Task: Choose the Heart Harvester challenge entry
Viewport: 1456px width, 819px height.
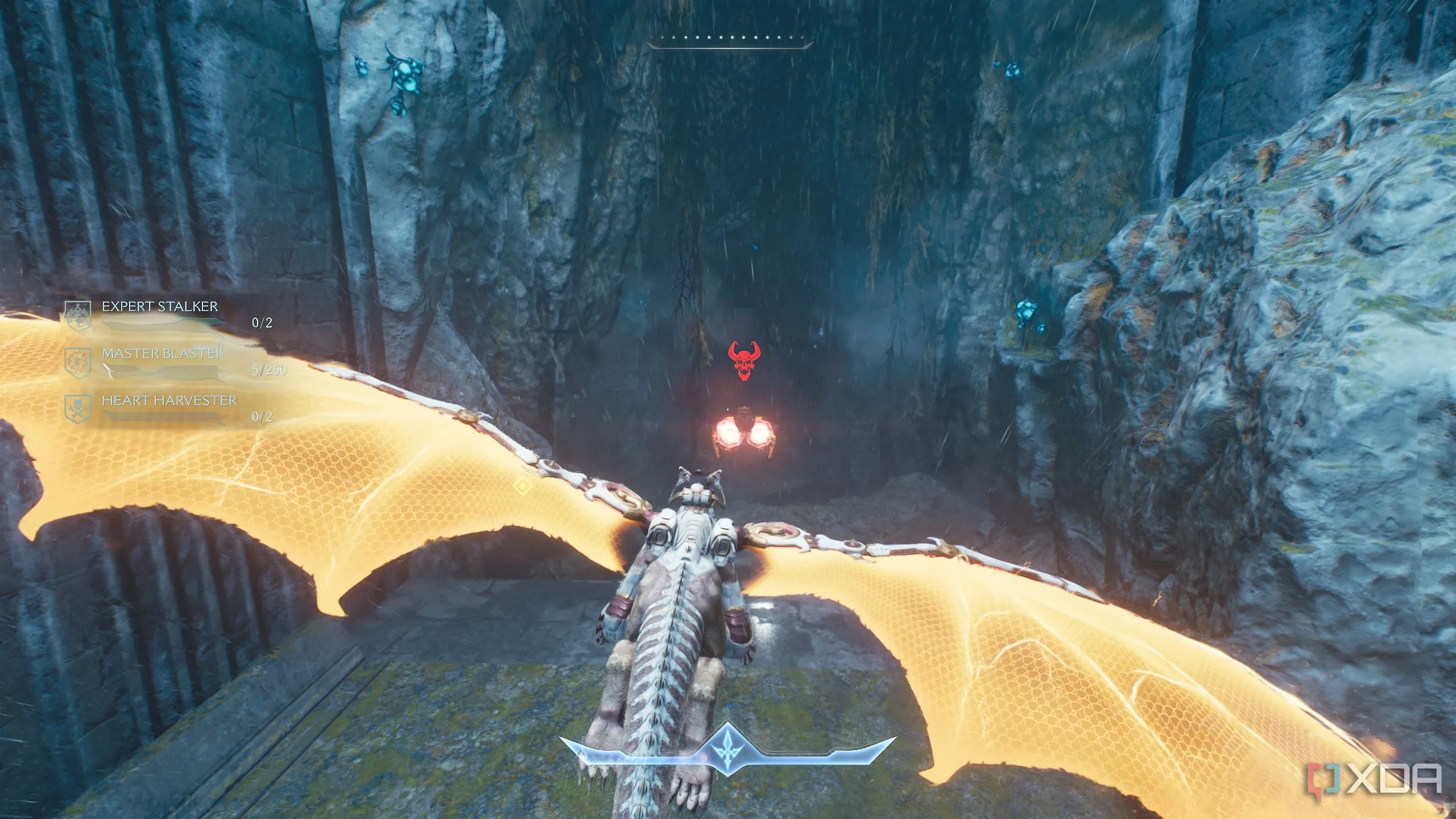Action: pyautogui.click(x=169, y=401)
